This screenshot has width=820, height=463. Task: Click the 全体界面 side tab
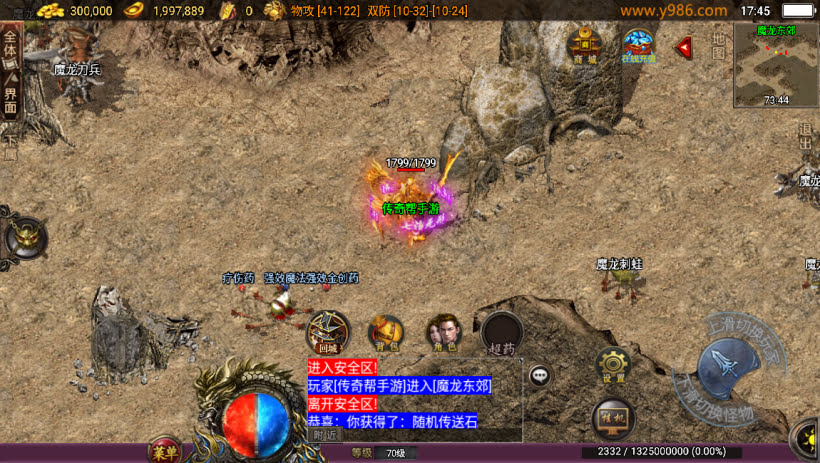(11, 75)
